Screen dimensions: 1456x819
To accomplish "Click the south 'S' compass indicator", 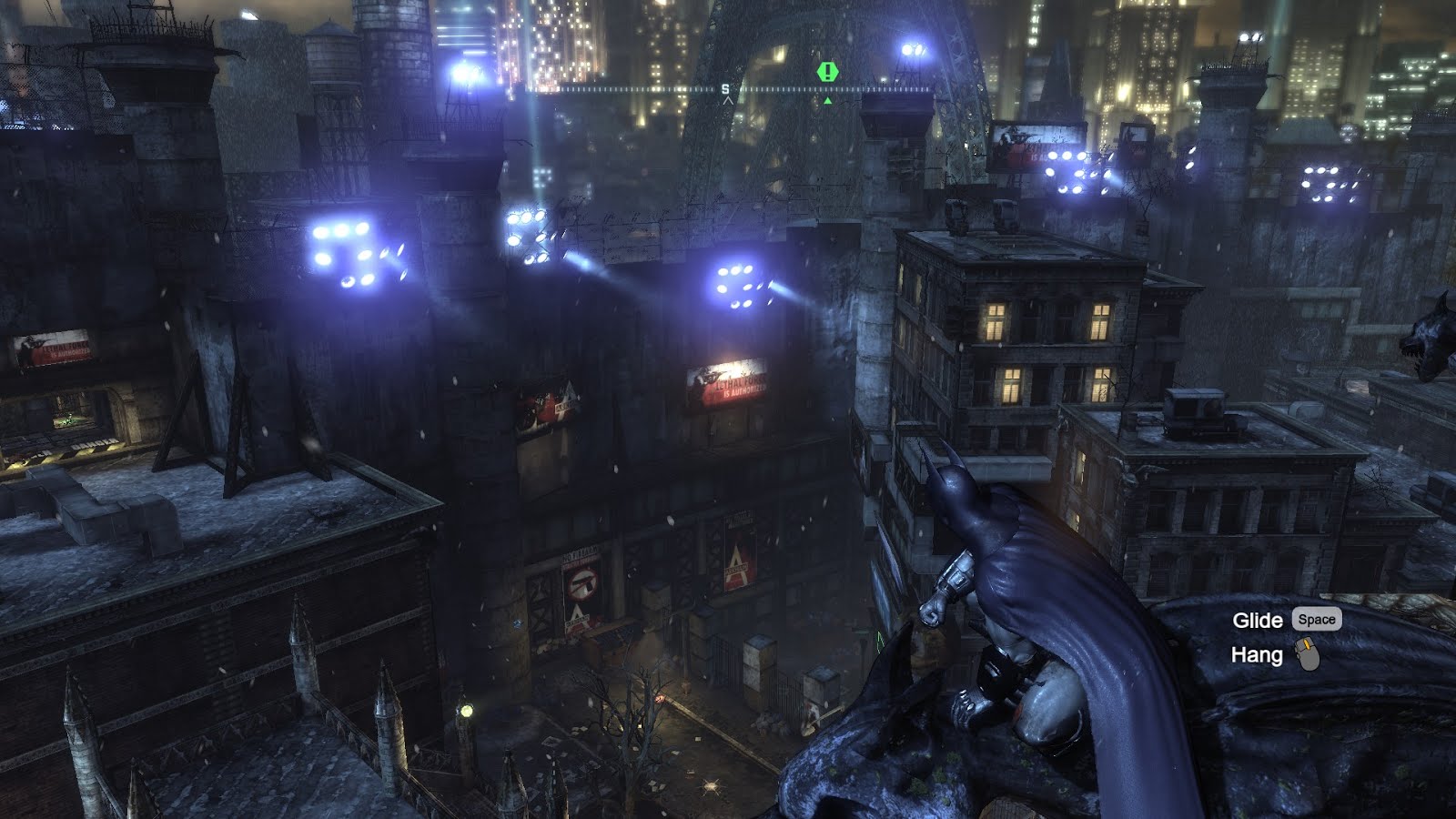I will pyautogui.click(x=724, y=87).
